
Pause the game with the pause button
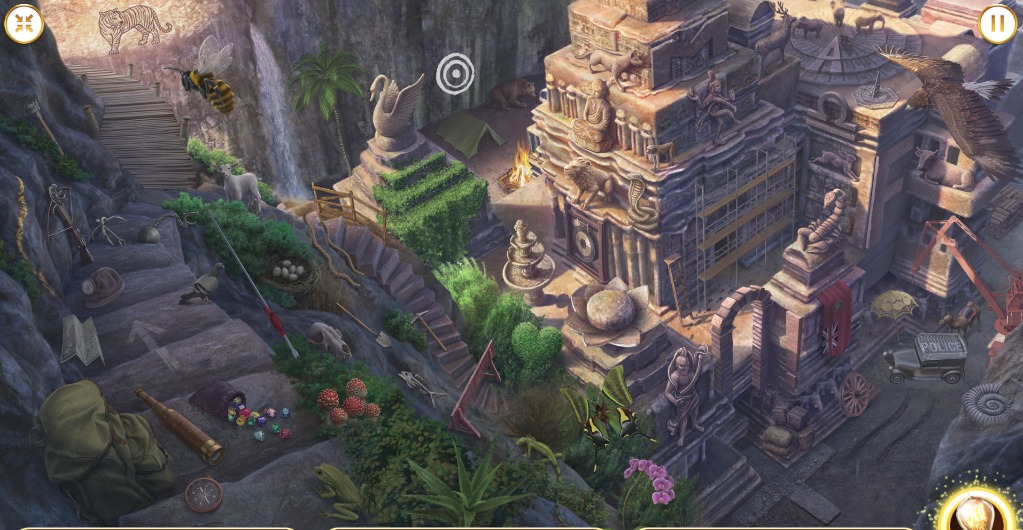tap(997, 24)
